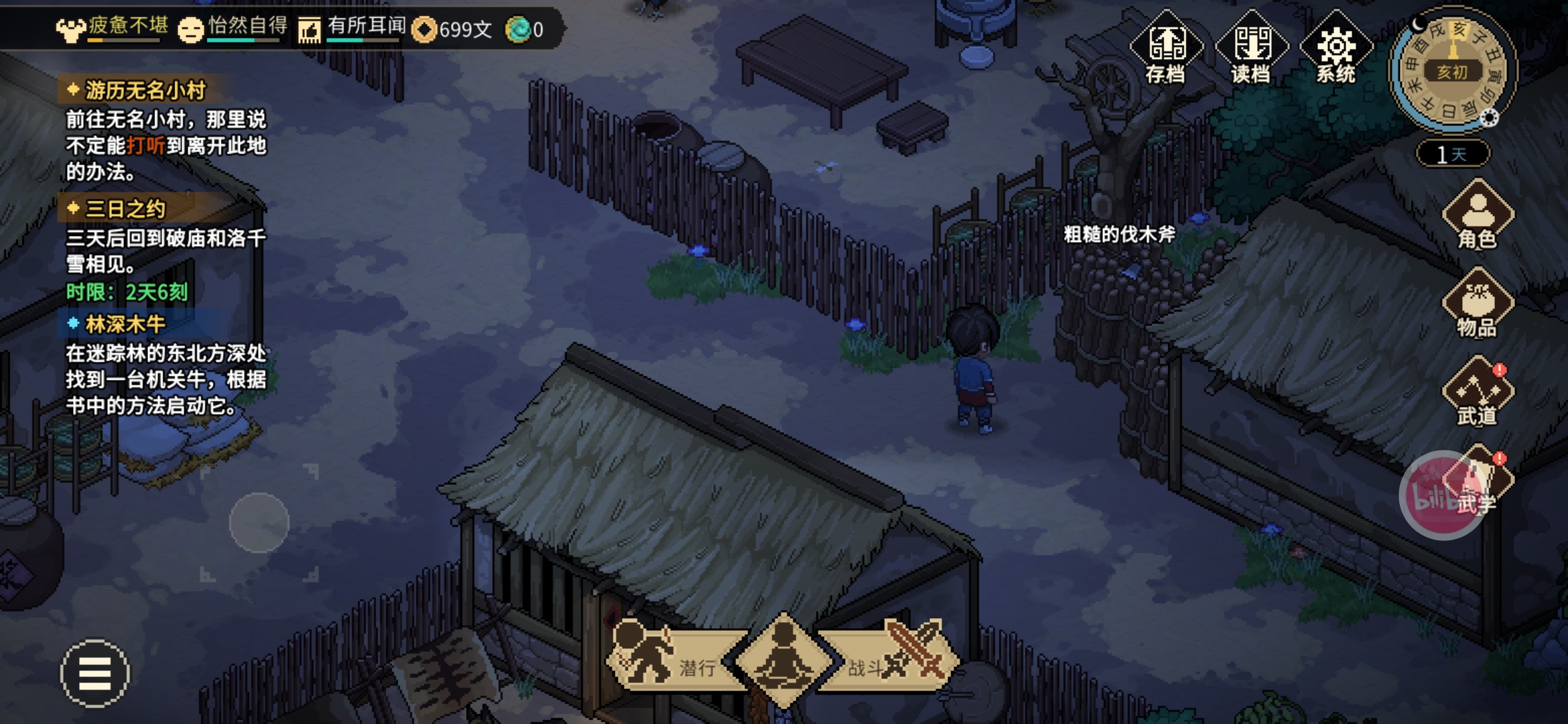Click the time-of-day compass dial
Image resolution: width=1568 pixels, height=724 pixels.
[x=1452, y=70]
